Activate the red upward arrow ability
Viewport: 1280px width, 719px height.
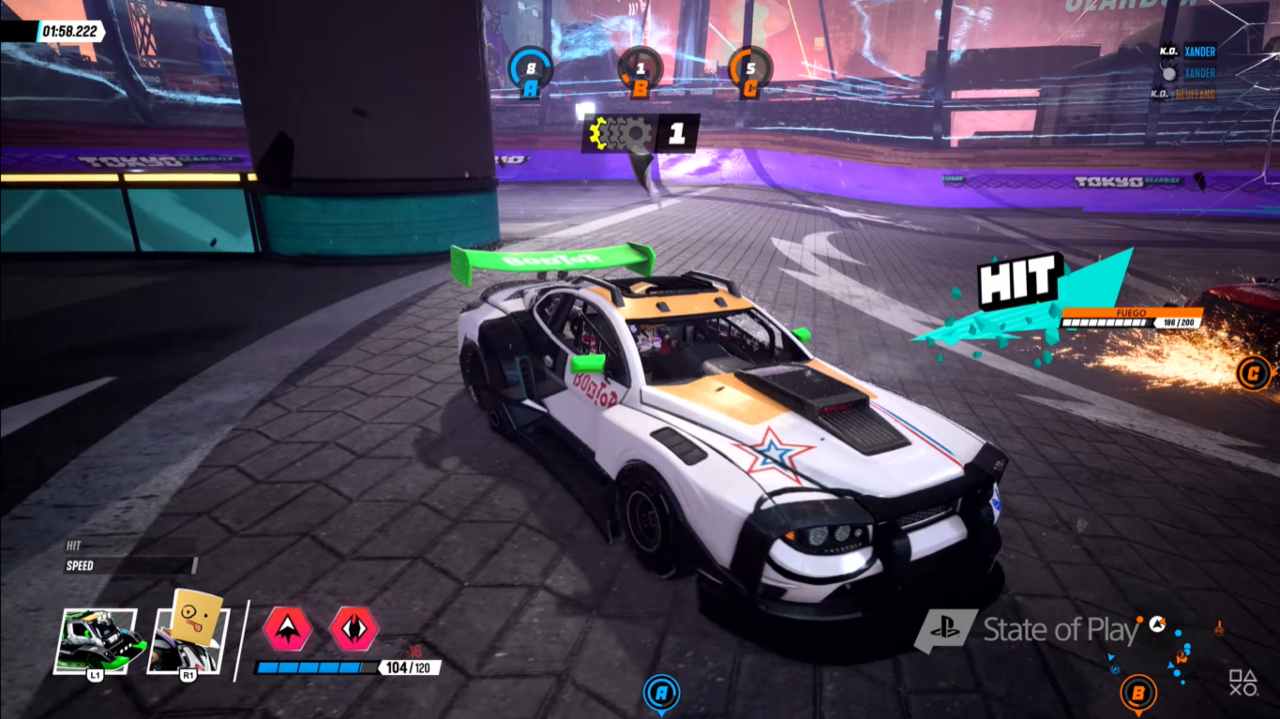(288, 629)
